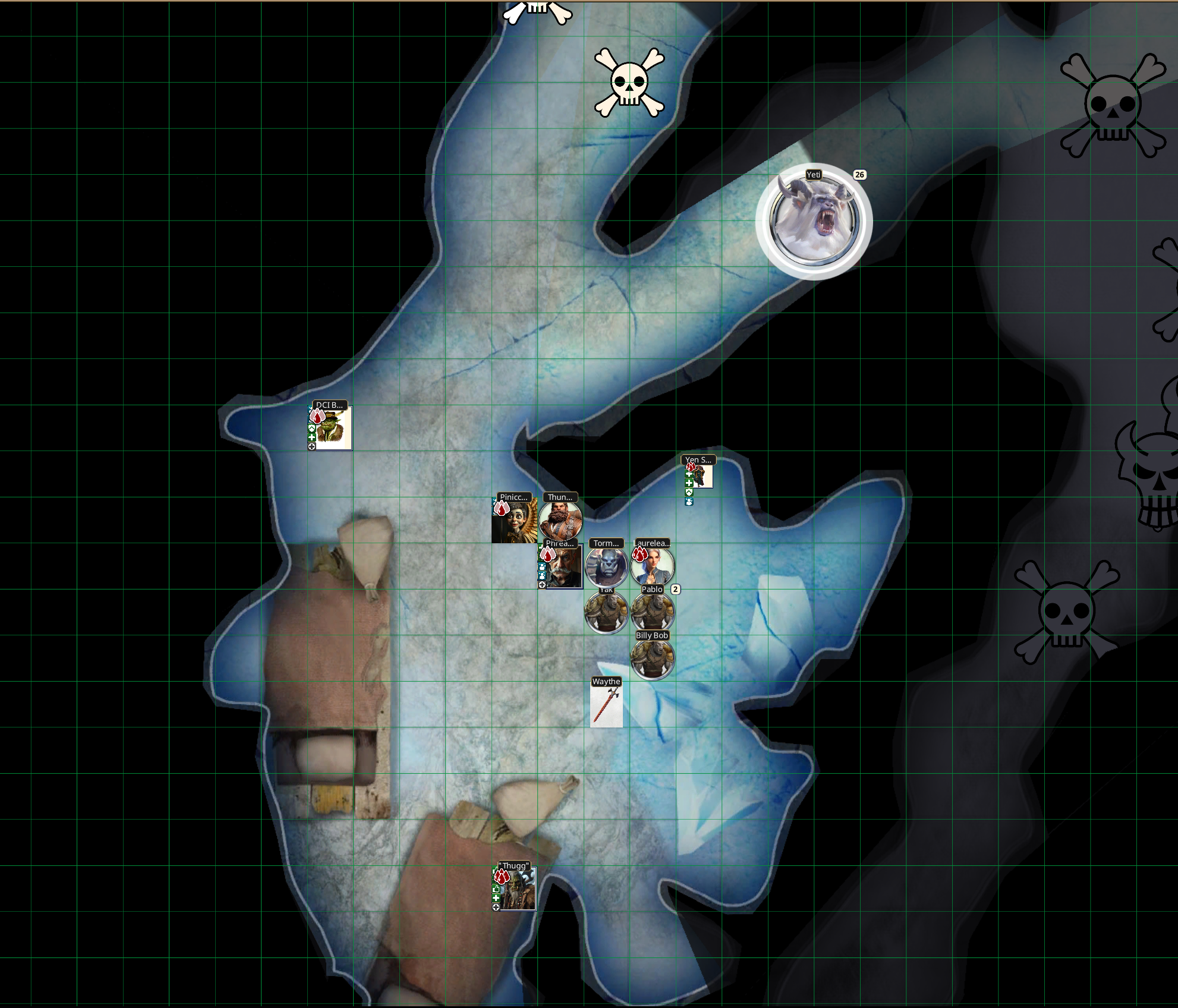Select the Billy Bob token
This screenshot has width=1178, height=1008.
click(653, 659)
